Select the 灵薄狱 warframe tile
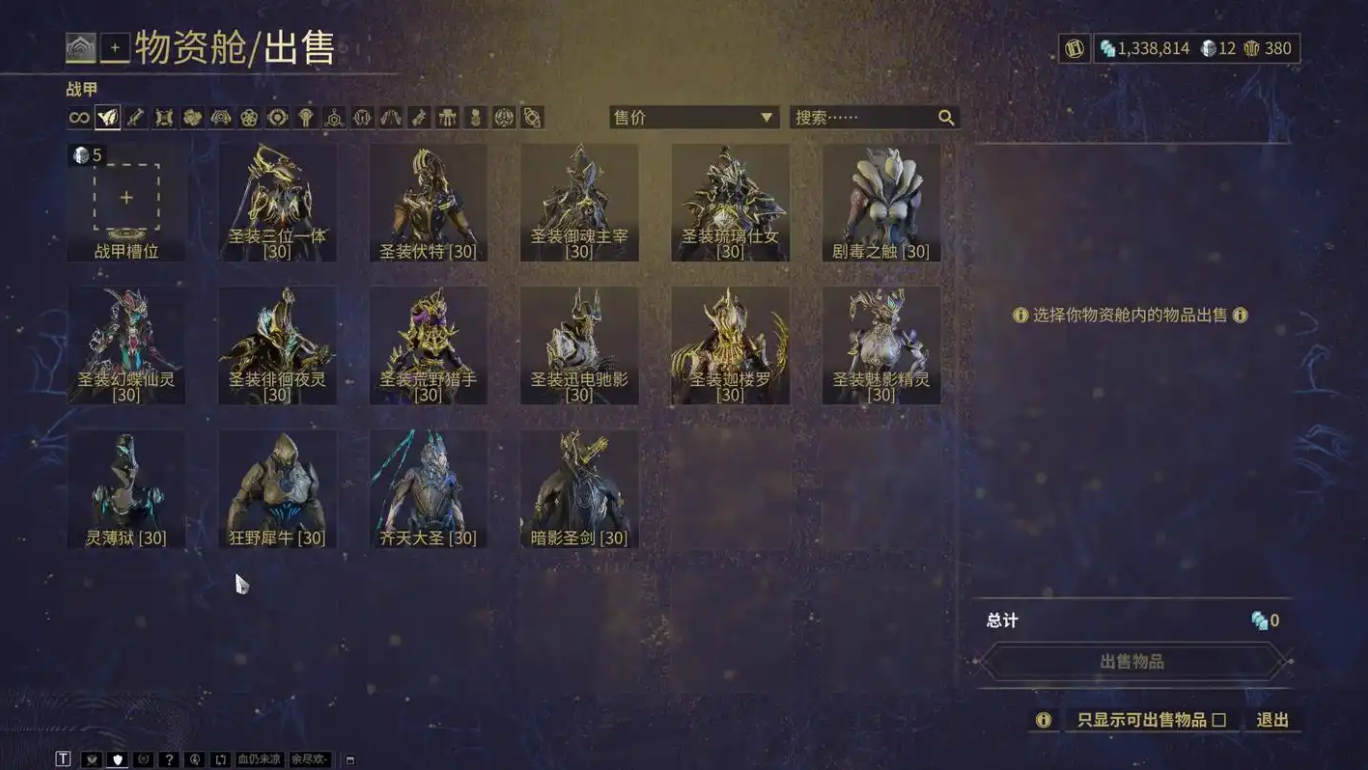This screenshot has height=770, width=1368. (x=126, y=488)
